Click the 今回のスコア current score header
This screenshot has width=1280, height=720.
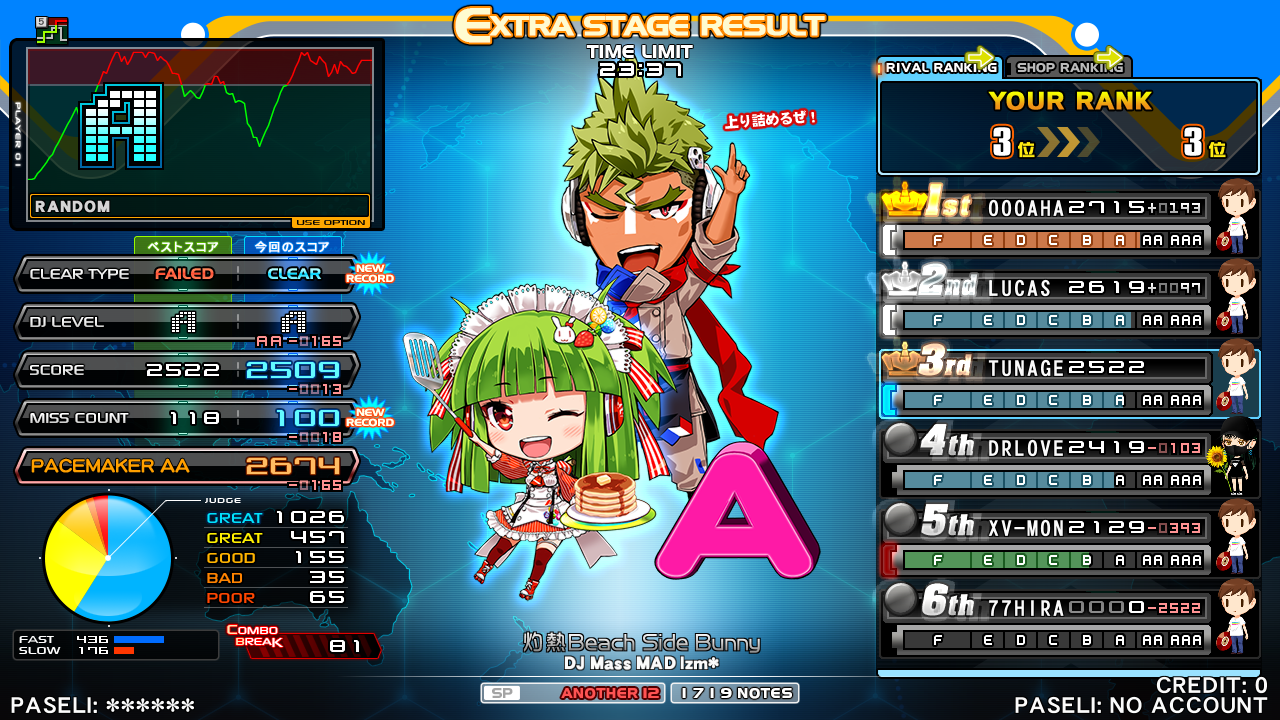coord(293,246)
